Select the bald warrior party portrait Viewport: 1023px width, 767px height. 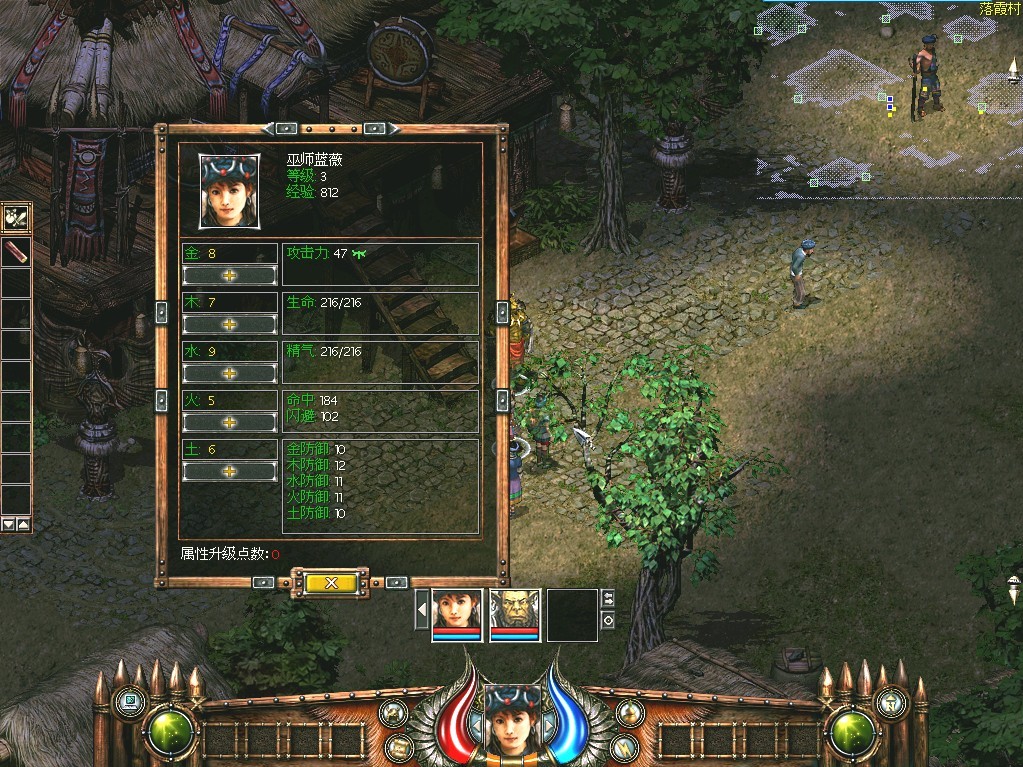(515, 613)
